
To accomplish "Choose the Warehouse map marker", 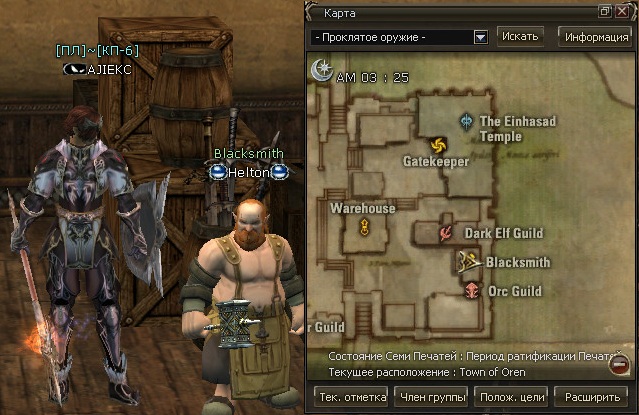I will point(366,227).
